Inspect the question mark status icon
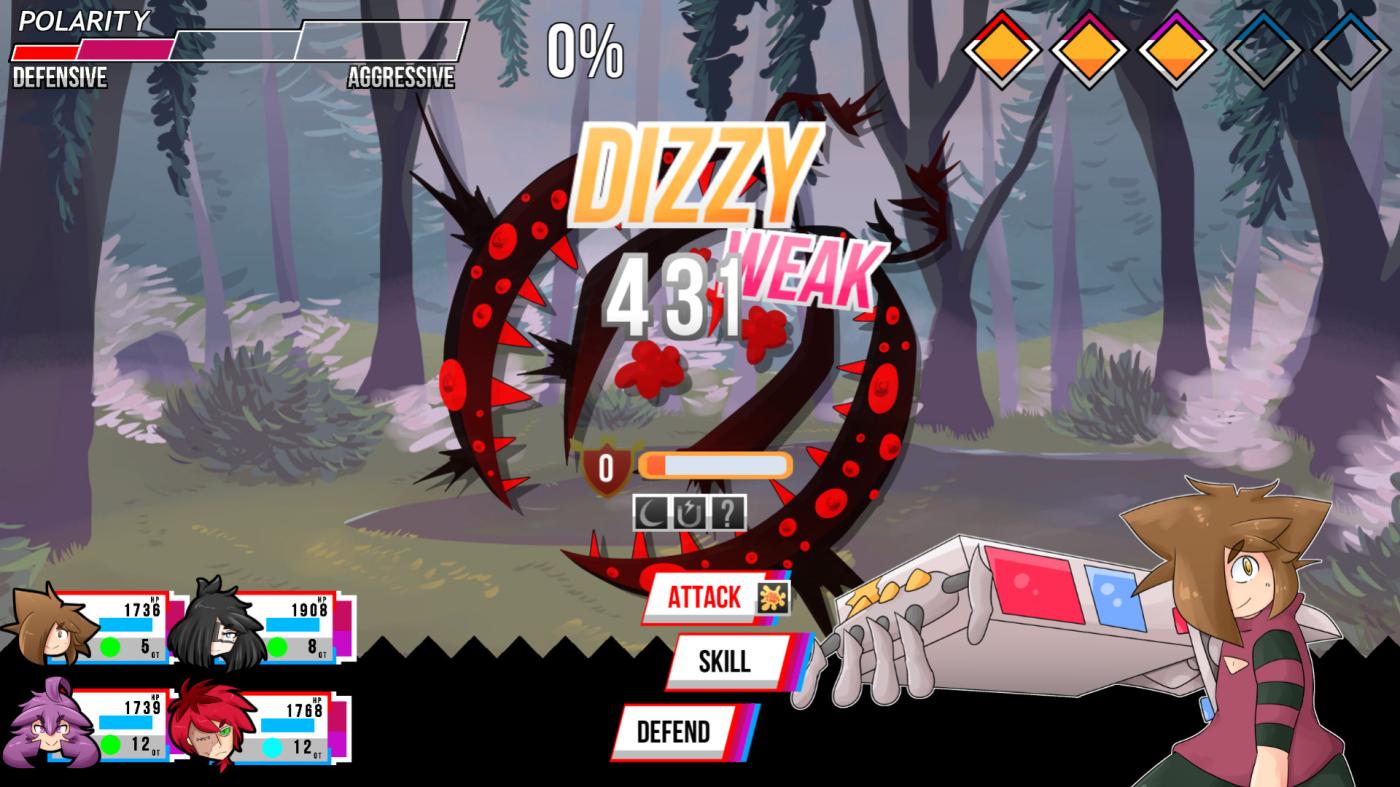Screen dimensions: 1400x787 (x=728, y=514)
